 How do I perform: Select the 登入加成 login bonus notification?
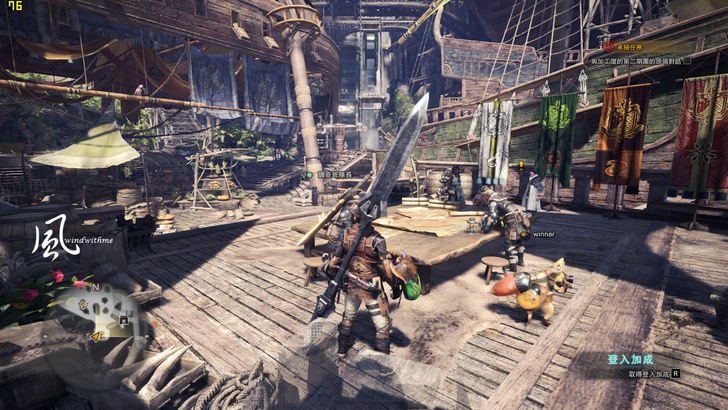tap(630, 359)
